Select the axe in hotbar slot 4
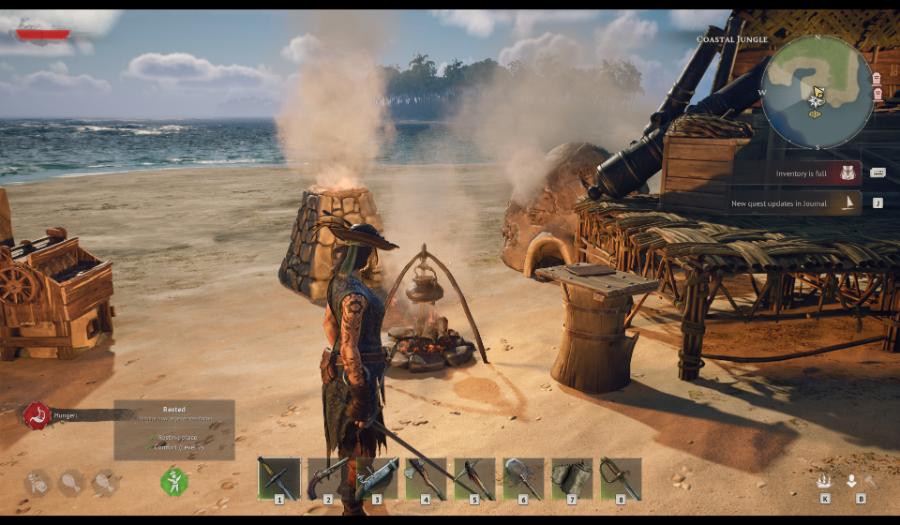This screenshot has width=900, height=525. tap(426, 478)
